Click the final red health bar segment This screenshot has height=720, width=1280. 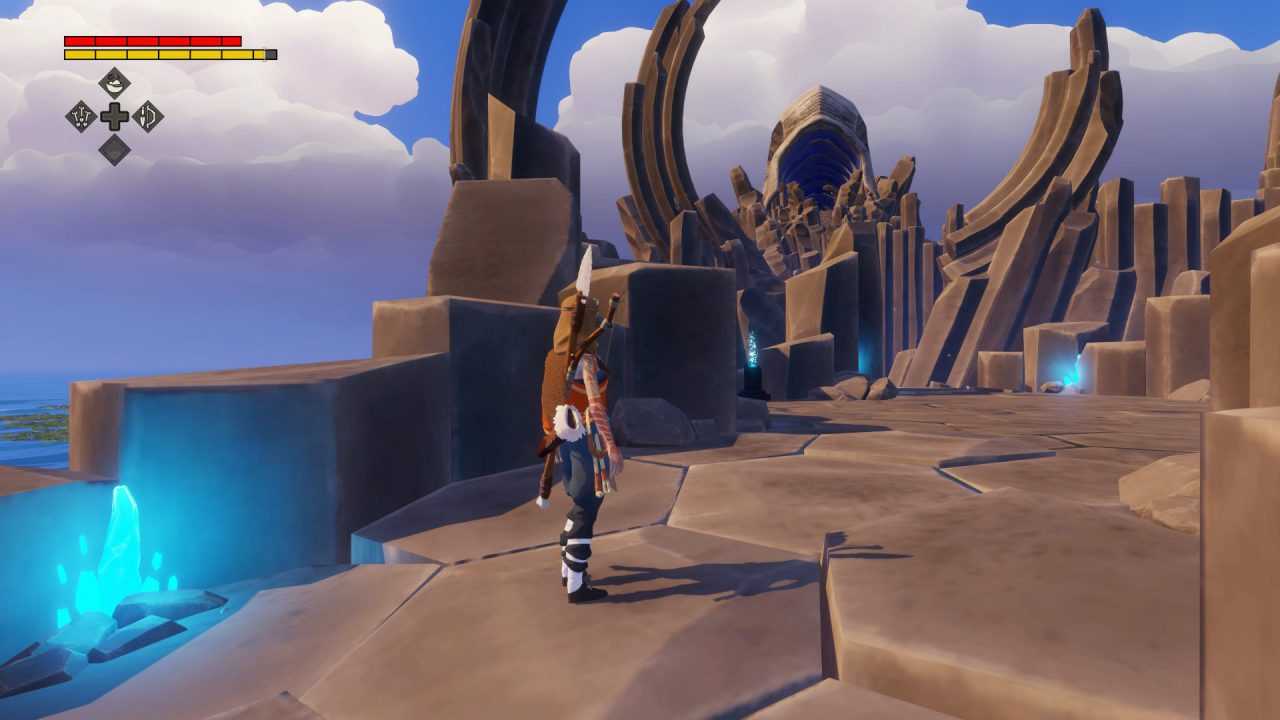pos(230,40)
